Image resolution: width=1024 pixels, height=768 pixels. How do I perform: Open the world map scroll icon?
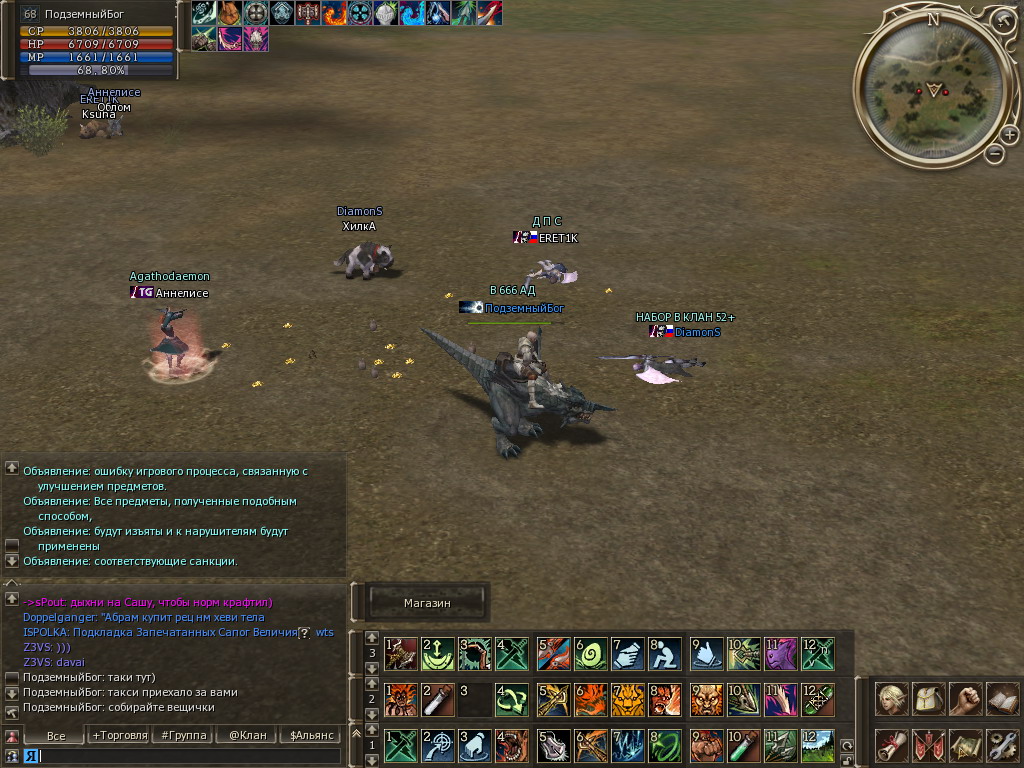[965, 745]
